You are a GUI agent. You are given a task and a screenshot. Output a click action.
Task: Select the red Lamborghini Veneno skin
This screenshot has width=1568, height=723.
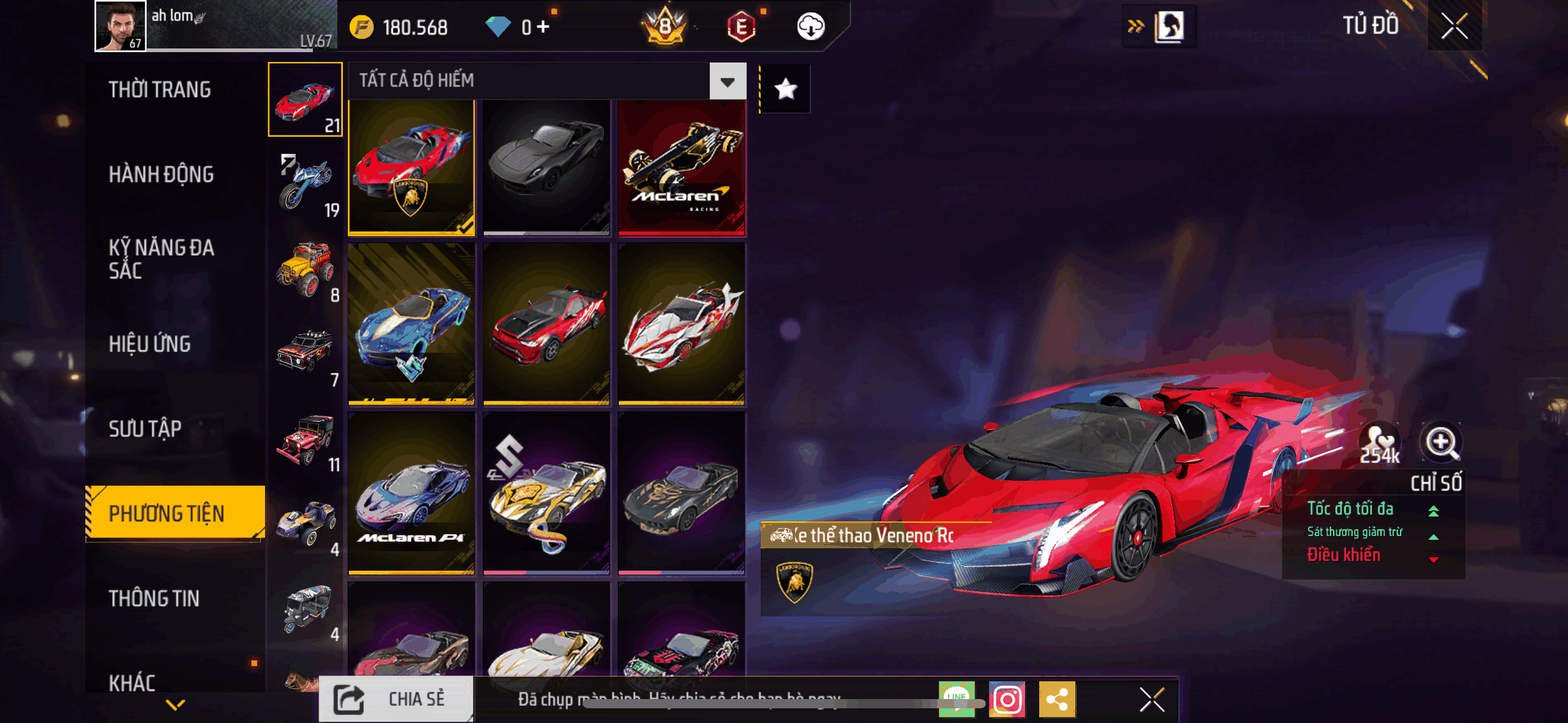(x=412, y=167)
